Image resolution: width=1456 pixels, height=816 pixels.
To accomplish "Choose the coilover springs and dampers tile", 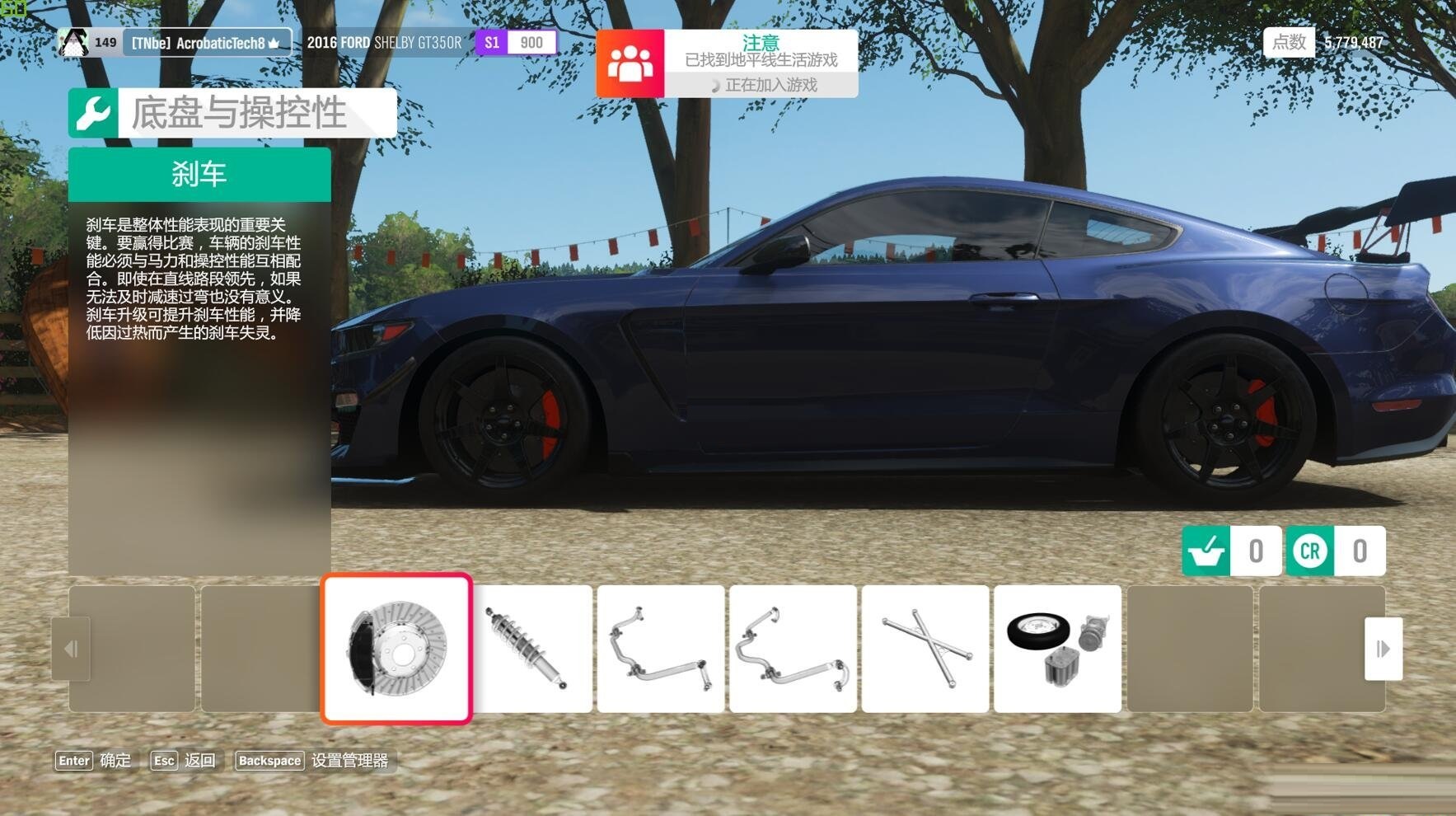I will tap(531, 649).
